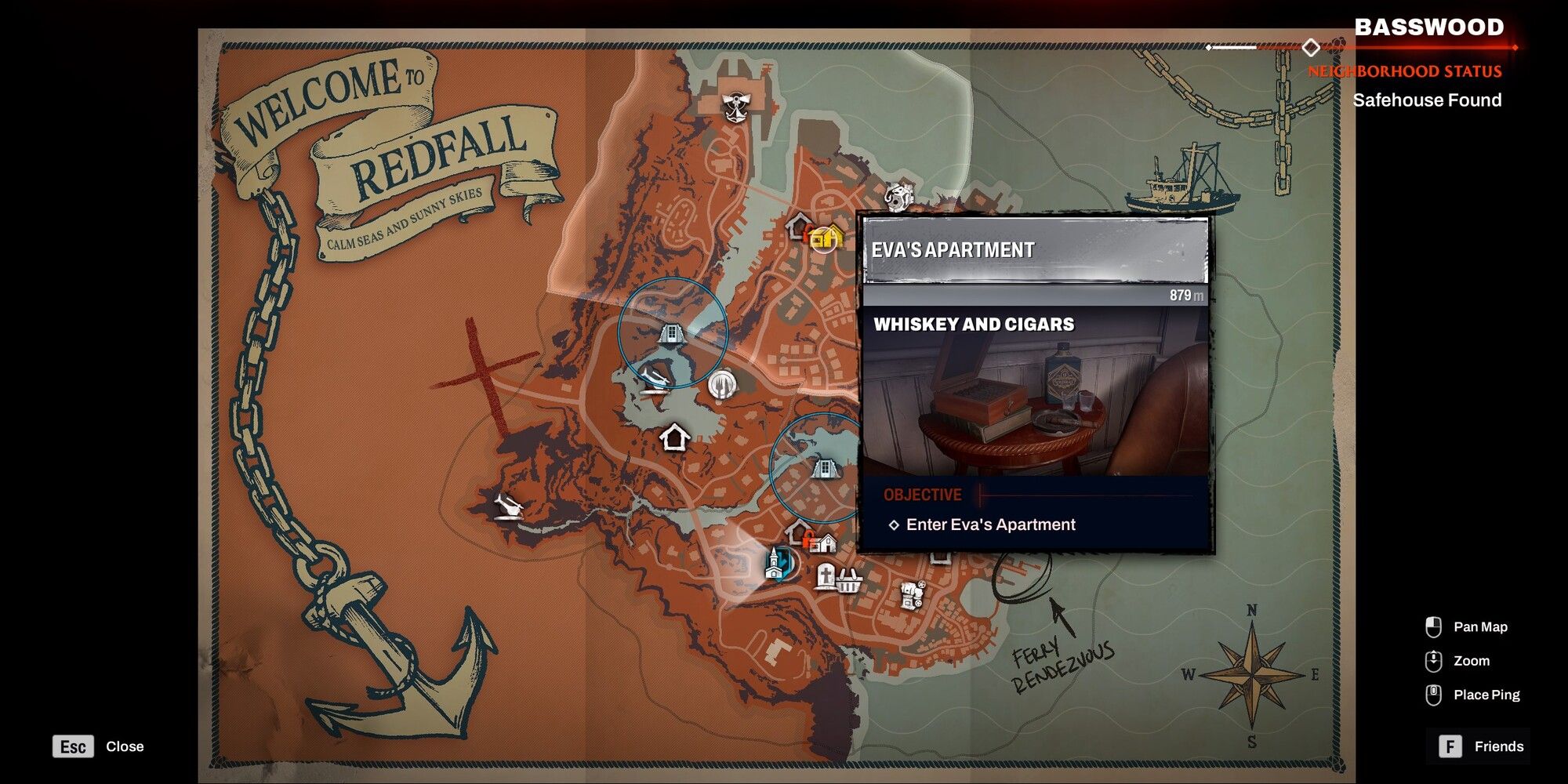Open the church marker with blue banner

pos(775,564)
